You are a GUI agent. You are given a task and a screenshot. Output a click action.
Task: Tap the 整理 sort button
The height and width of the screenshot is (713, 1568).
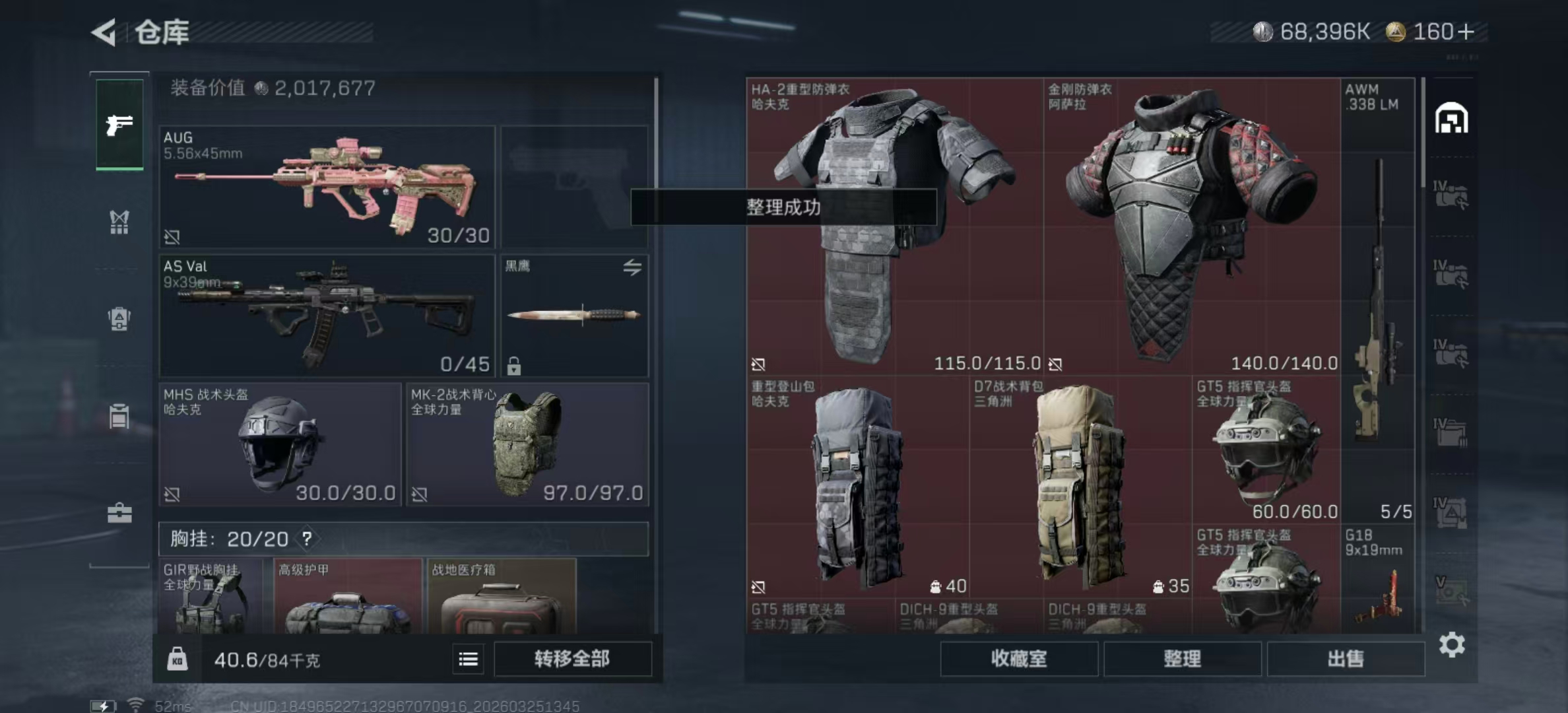point(1182,658)
